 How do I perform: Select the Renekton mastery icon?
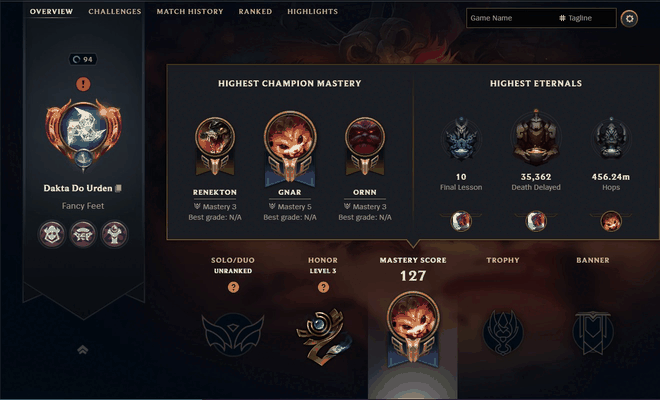[x=215, y=145]
